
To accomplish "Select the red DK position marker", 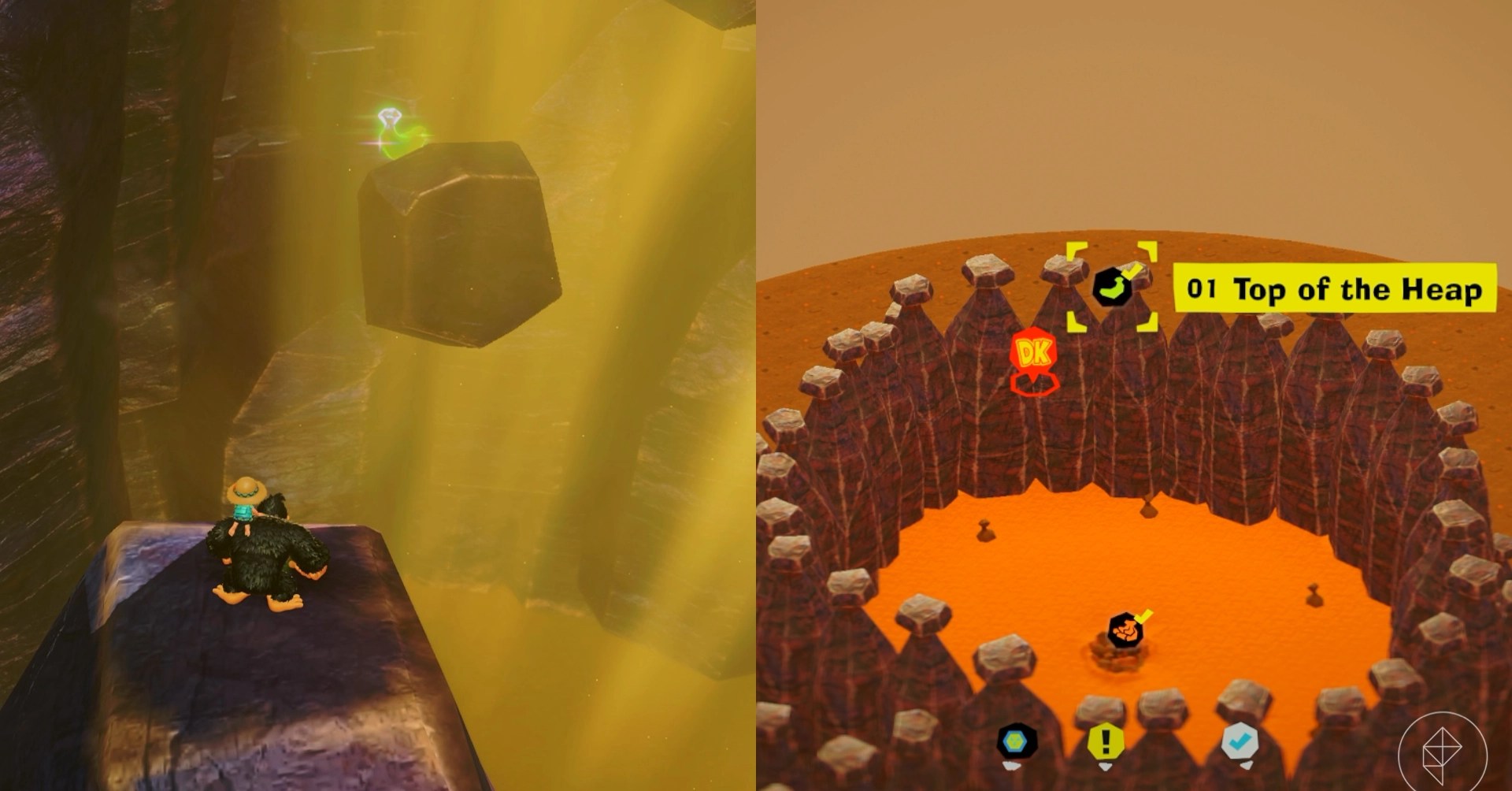I will tap(1033, 355).
